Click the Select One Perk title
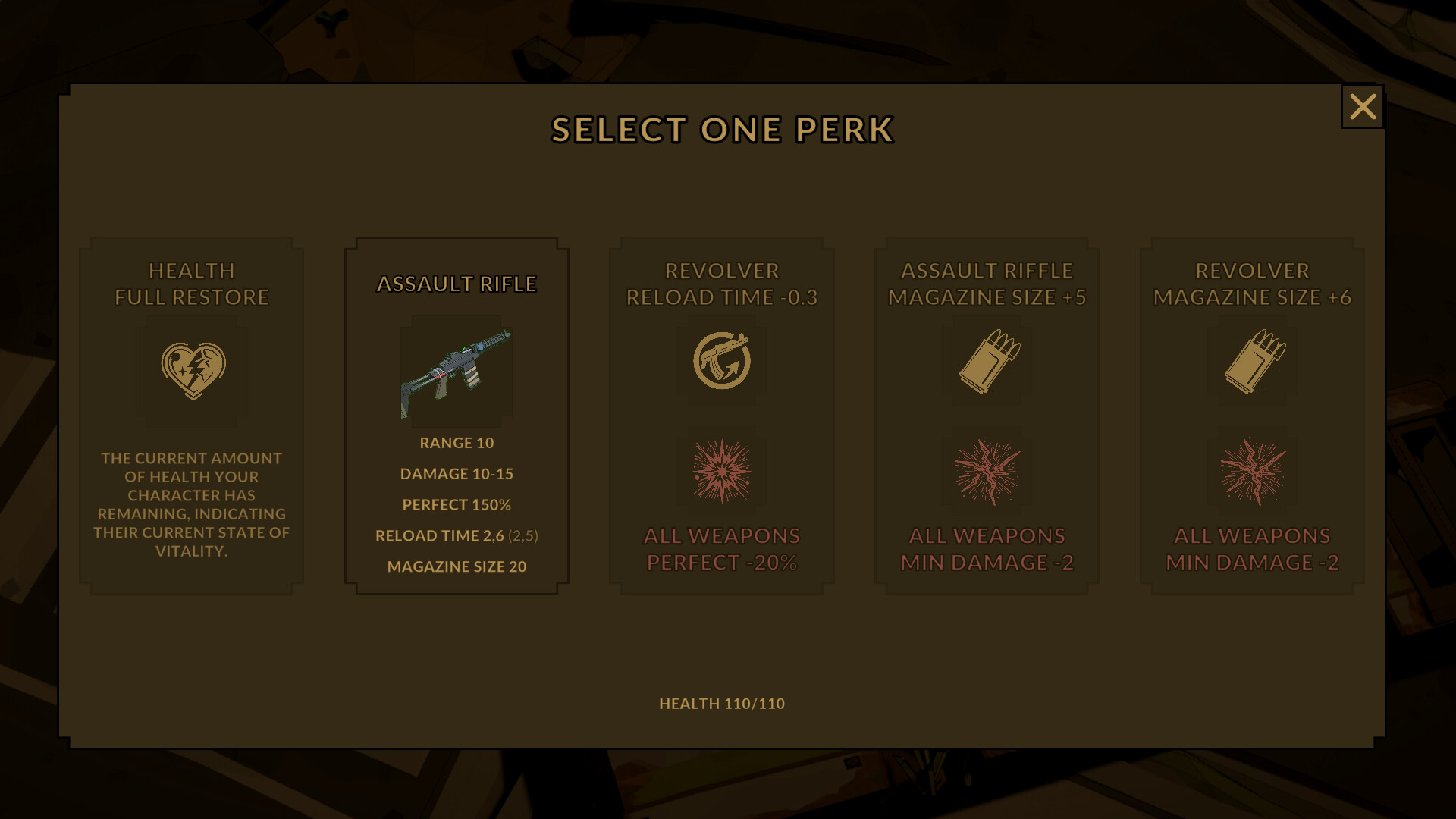Viewport: 1456px width, 819px height. click(x=723, y=129)
